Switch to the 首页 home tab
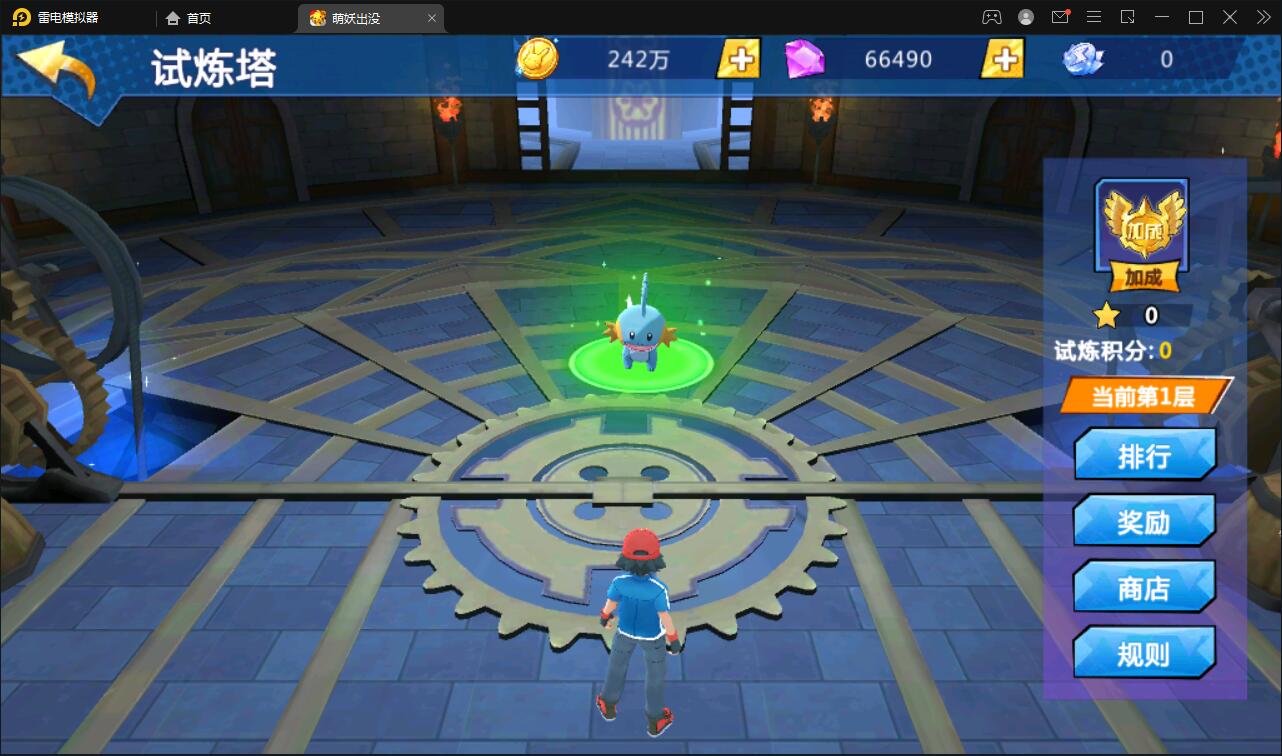Viewport: 1282px width, 756px height. tap(190, 18)
